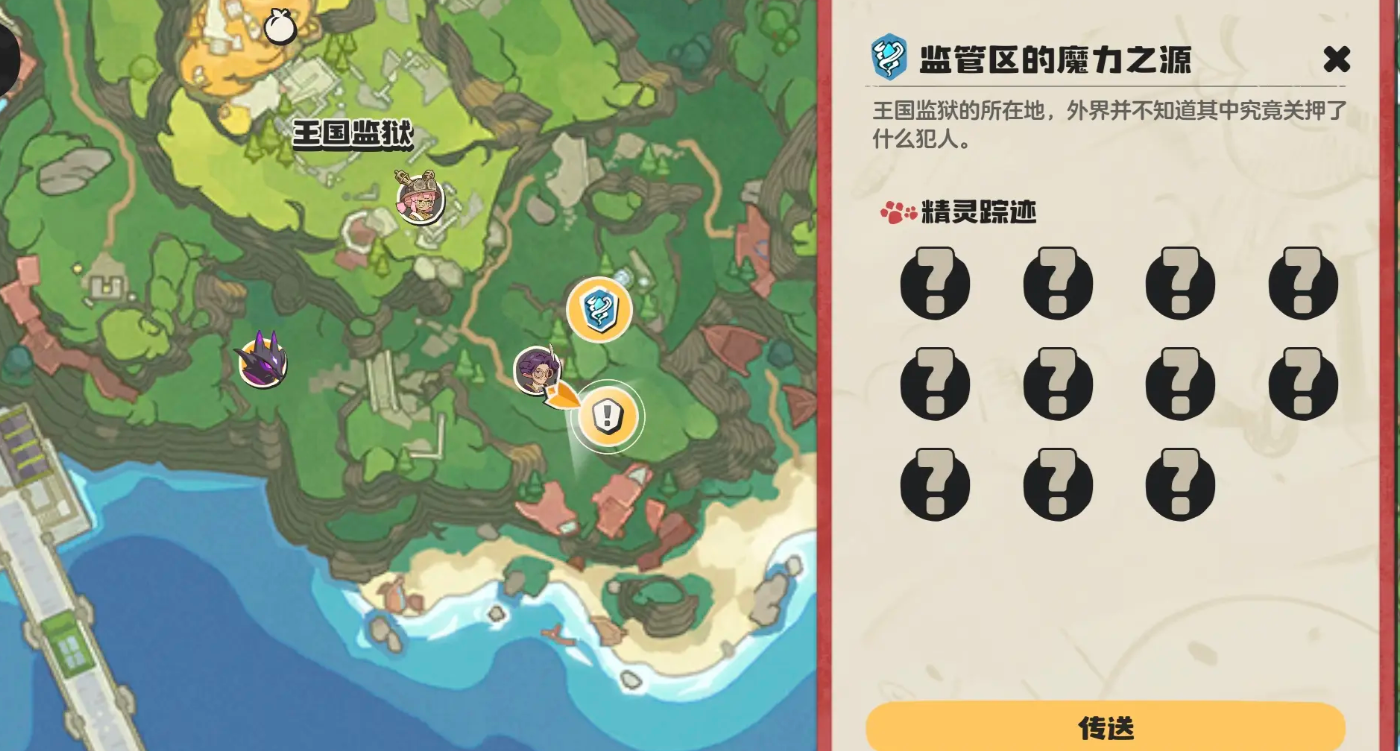Image resolution: width=1400 pixels, height=751 pixels.
Task: Close the 监管区的魔力之源 panel
Action: pos(1337,60)
